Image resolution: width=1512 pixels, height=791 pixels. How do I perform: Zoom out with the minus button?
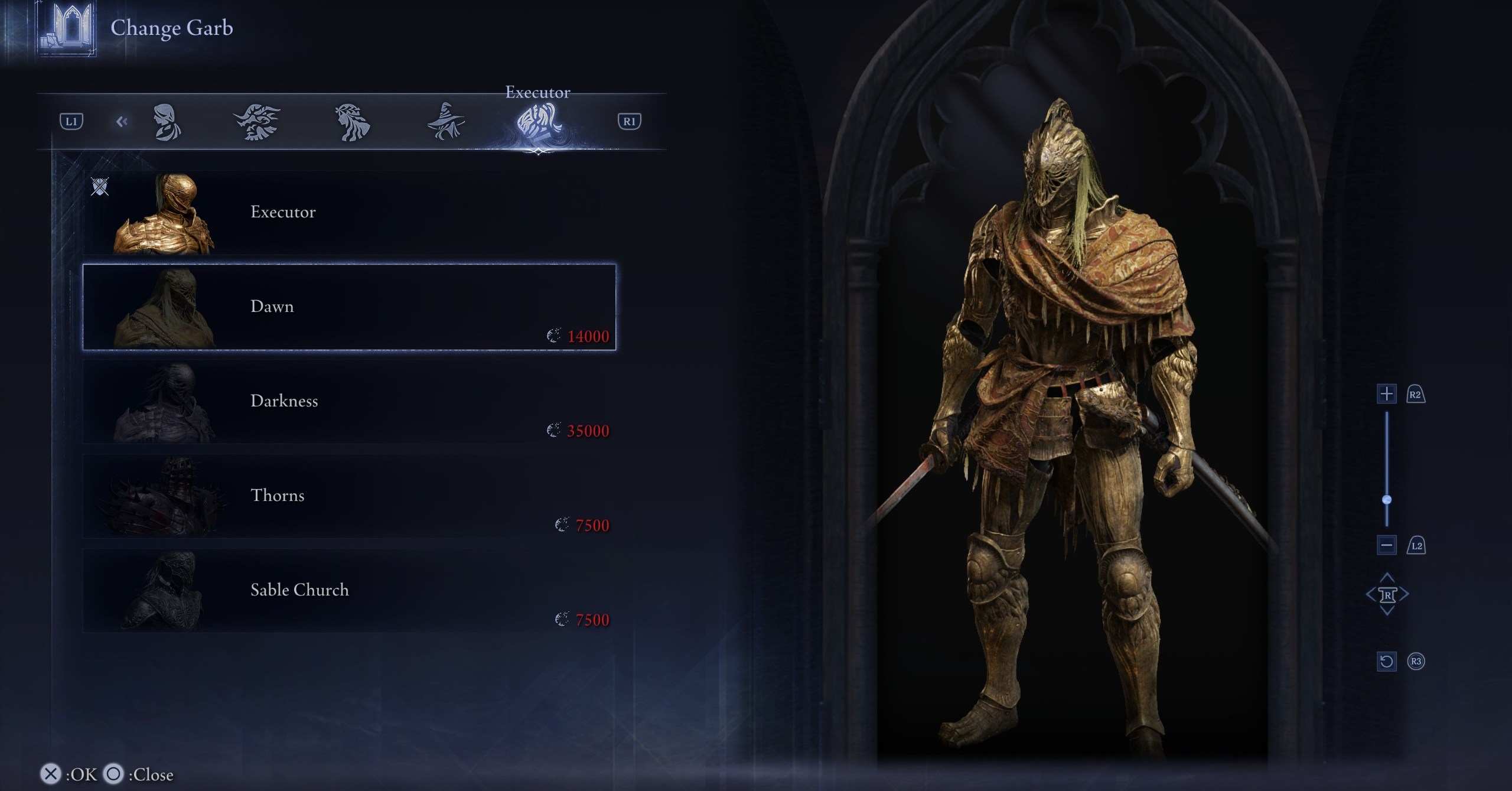[1387, 545]
